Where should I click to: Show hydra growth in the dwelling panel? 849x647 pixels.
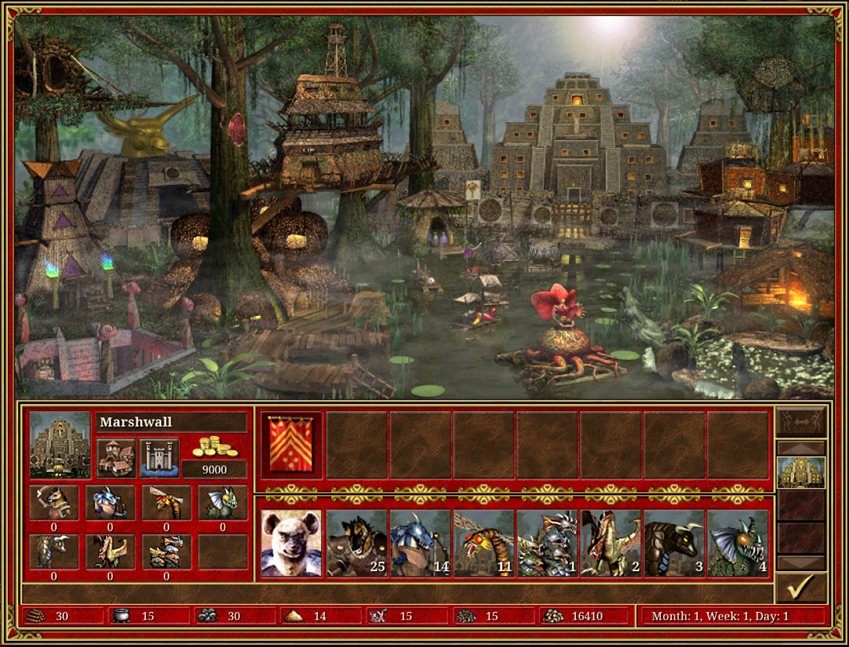tap(166, 551)
